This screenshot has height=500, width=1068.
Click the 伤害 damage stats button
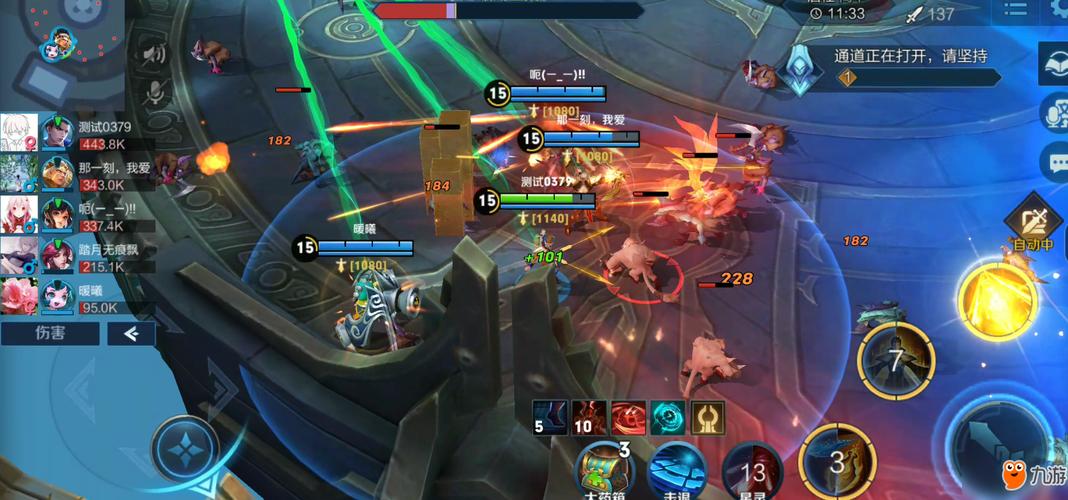(50, 333)
